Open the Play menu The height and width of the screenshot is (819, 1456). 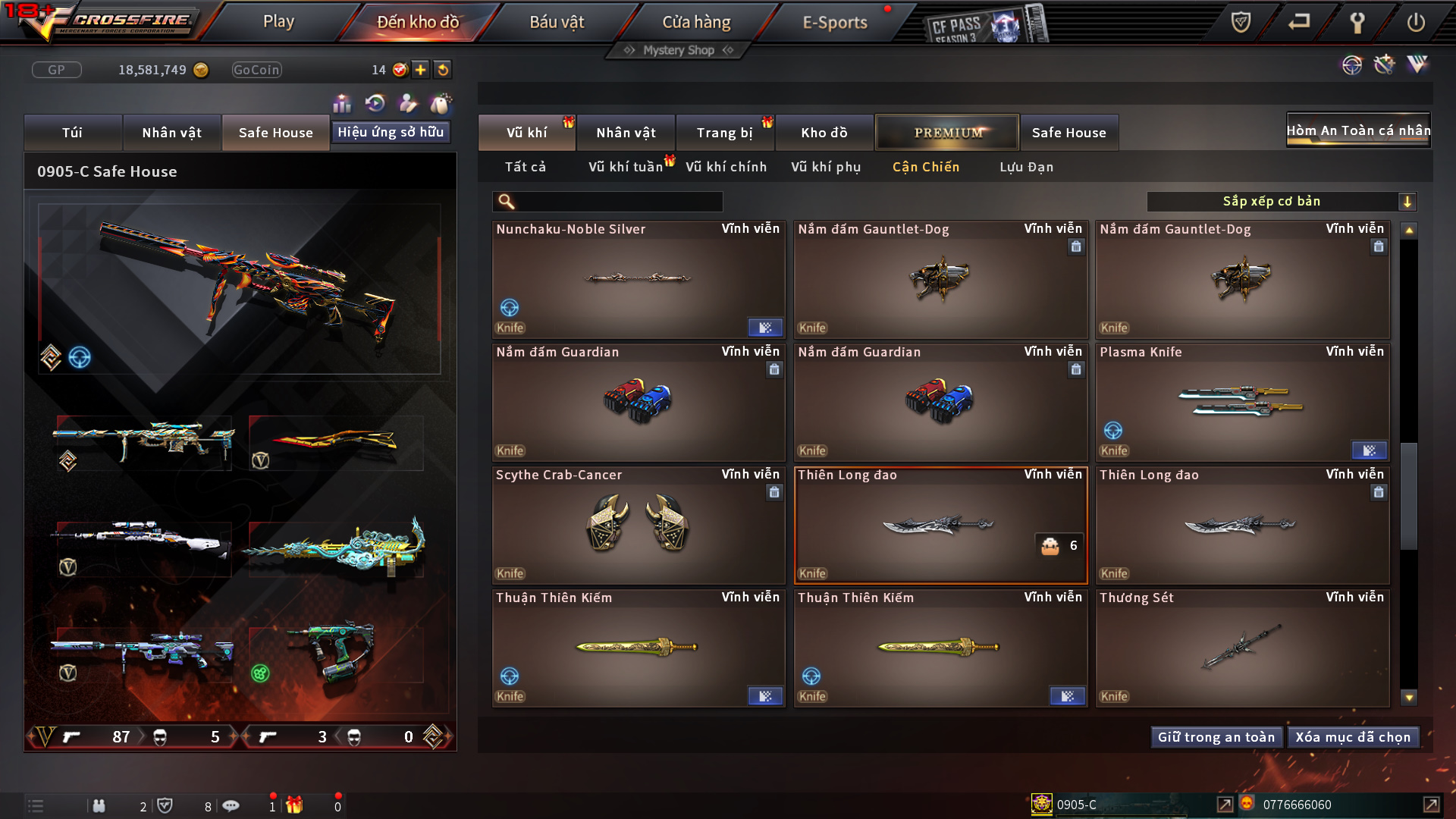point(278,22)
